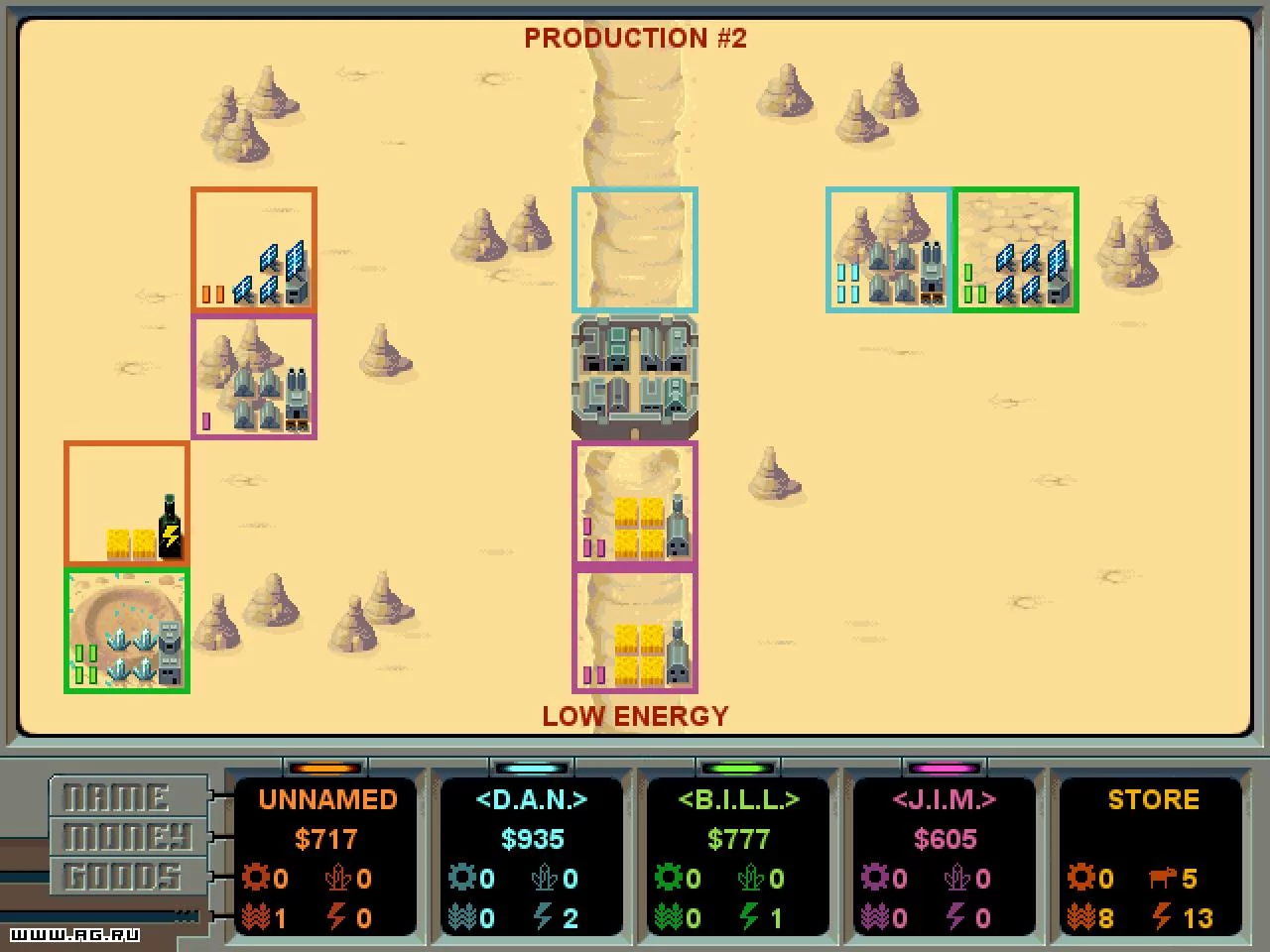This screenshot has width=1270, height=952.
Task: Choose the empty cyan-bordered river plot
Action: click(x=635, y=250)
